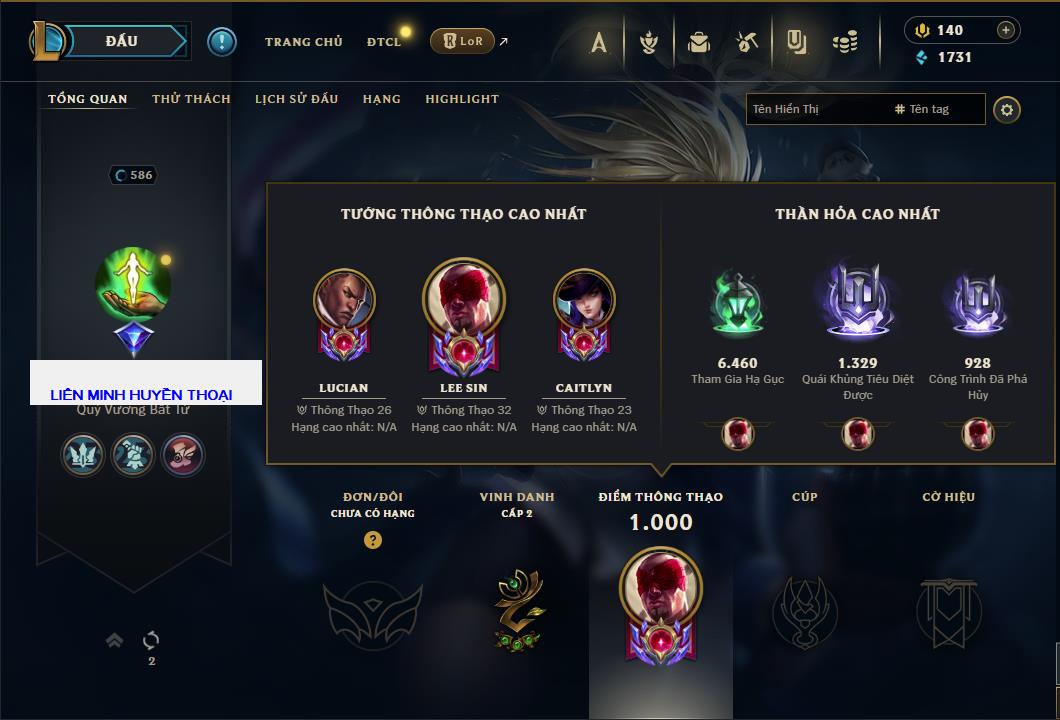1060x720 pixels.
Task: Click the ĐƠN/ĐÔI rank question mark
Action: point(373,541)
